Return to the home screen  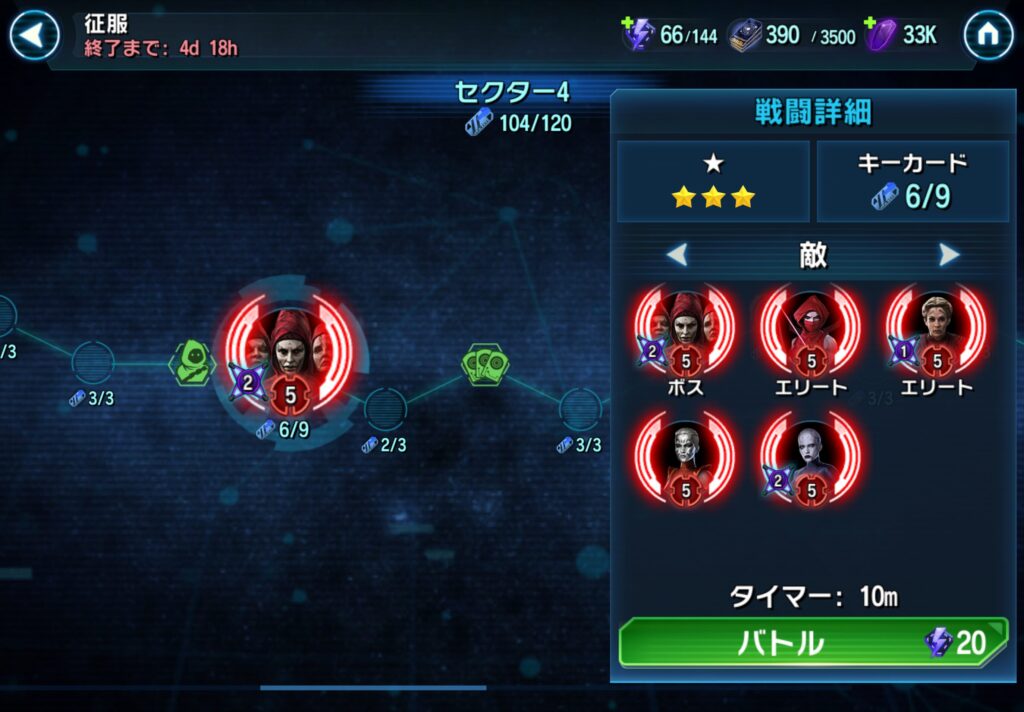tap(988, 36)
